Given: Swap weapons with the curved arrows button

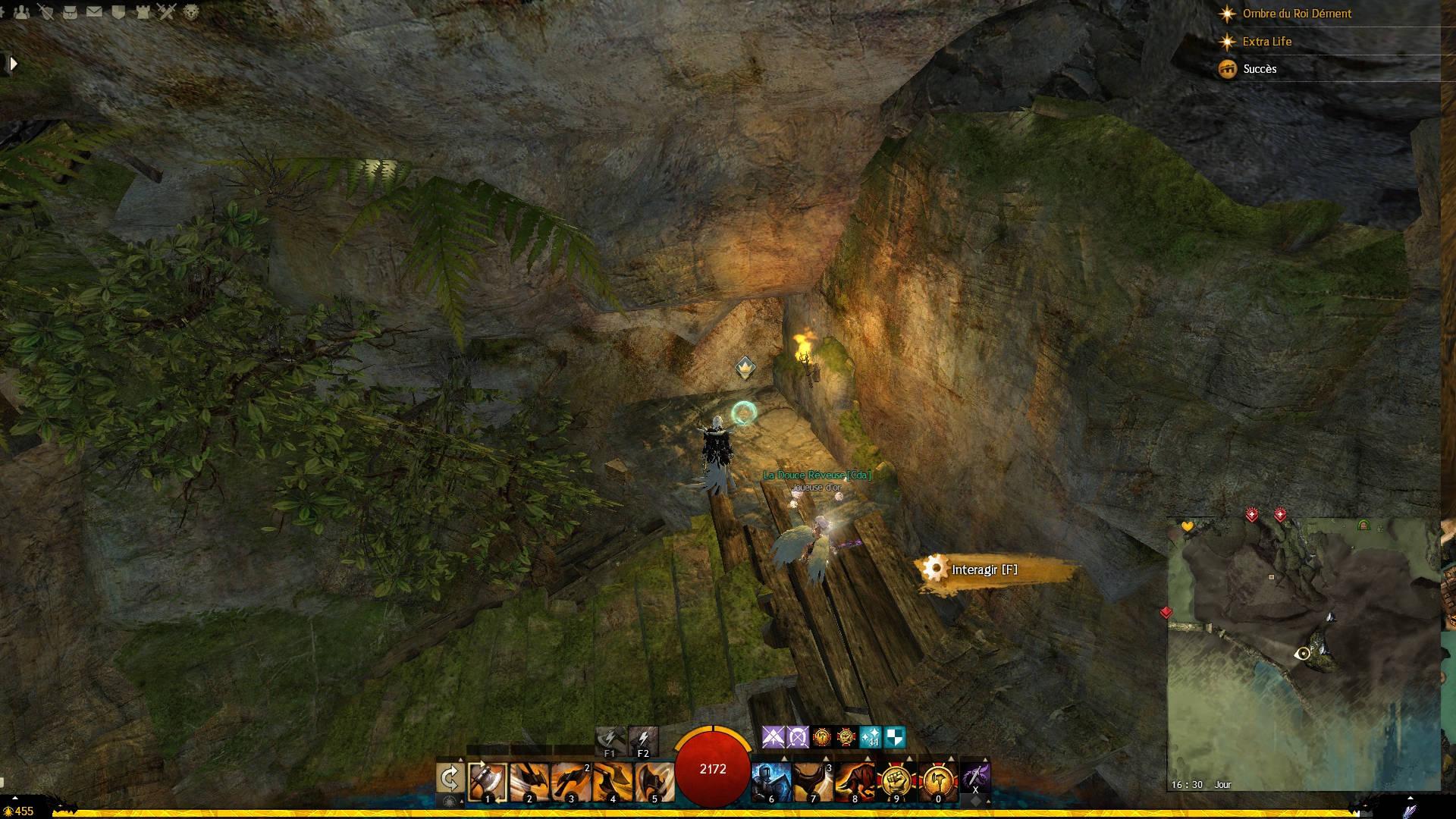Looking at the screenshot, I should tap(450, 778).
